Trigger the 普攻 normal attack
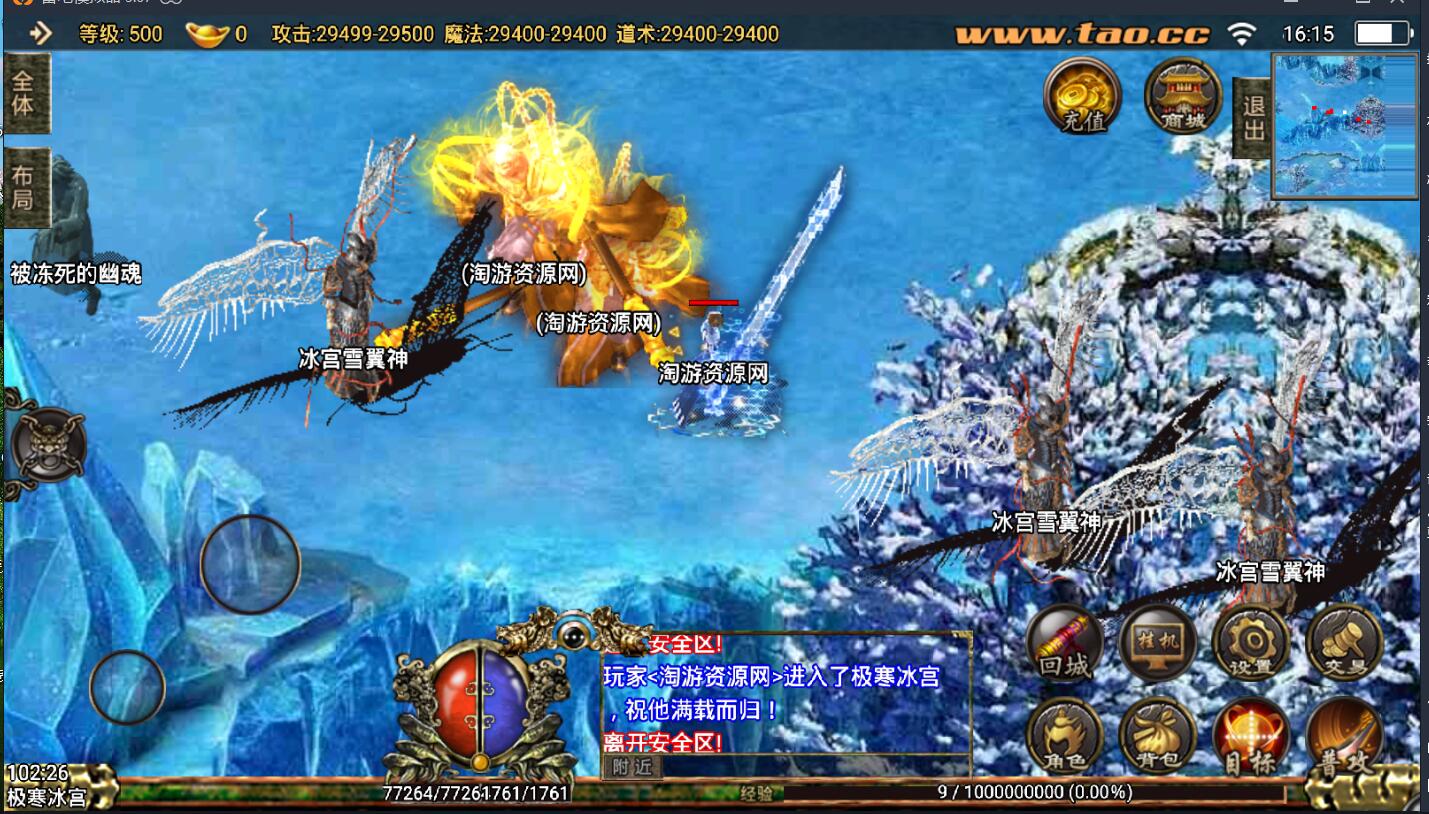Viewport: 1429px width, 814px height. point(1344,736)
